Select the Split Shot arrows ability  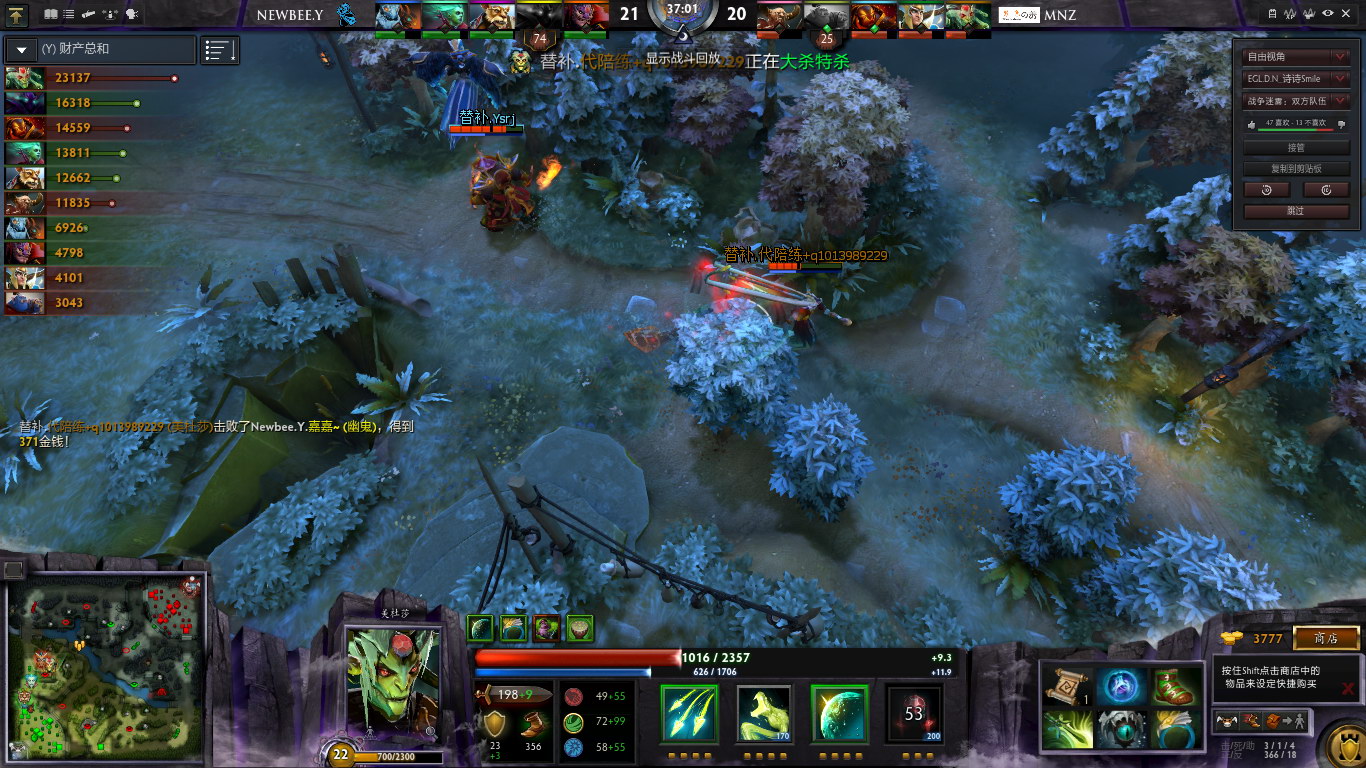[x=689, y=713]
